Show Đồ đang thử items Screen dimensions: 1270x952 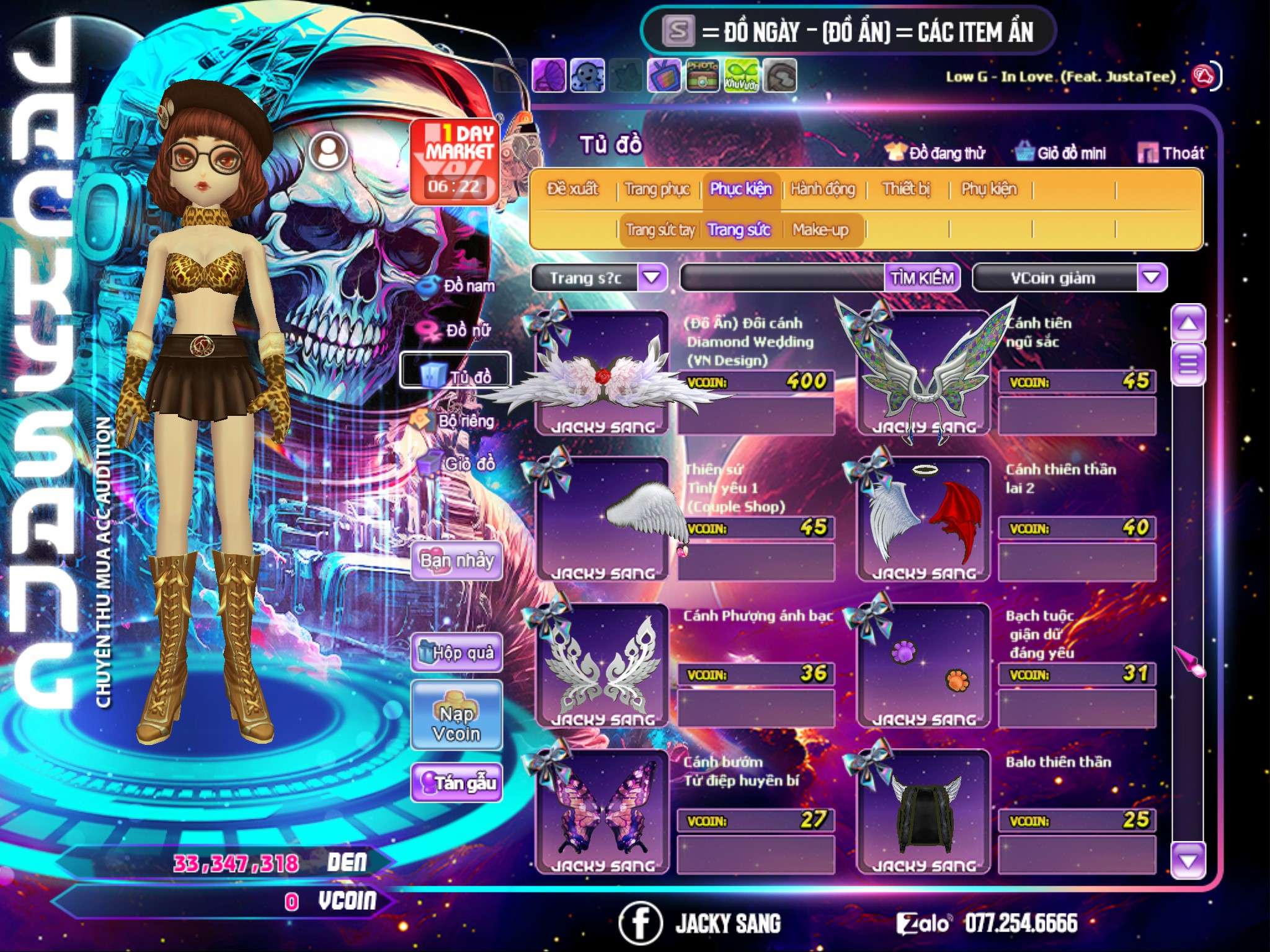point(936,153)
